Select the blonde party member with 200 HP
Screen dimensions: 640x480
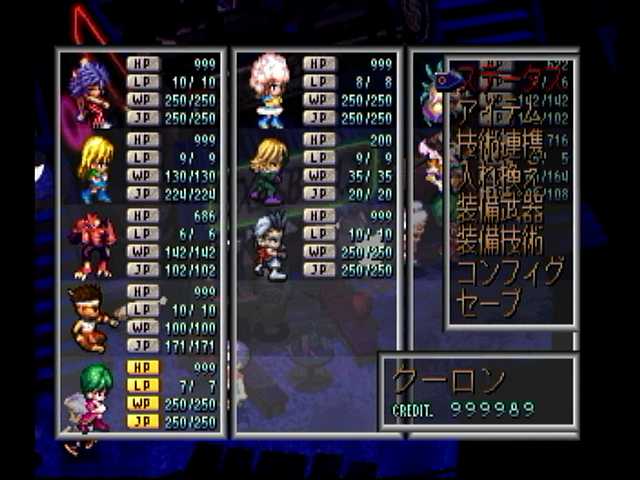[267, 168]
